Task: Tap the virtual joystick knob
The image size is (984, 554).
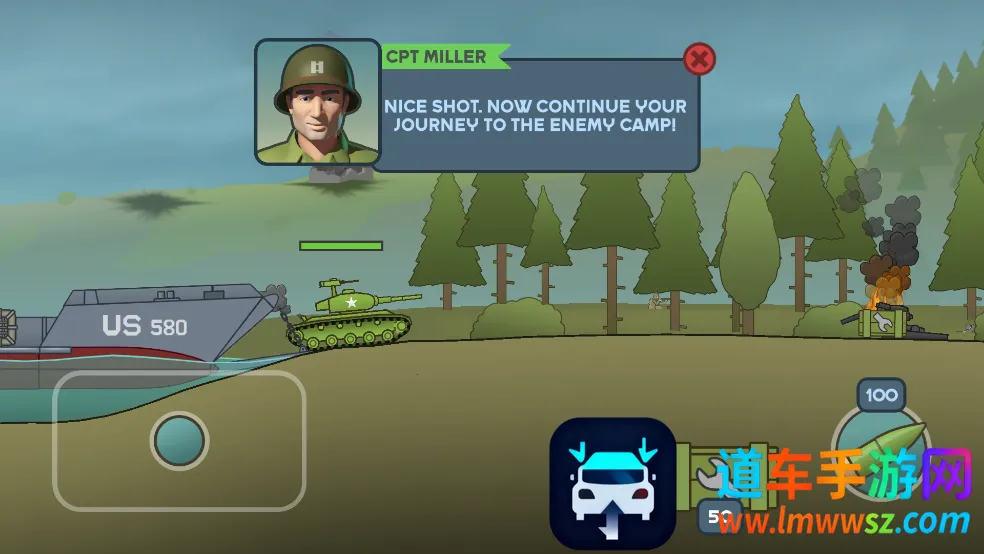Action: 180,440
